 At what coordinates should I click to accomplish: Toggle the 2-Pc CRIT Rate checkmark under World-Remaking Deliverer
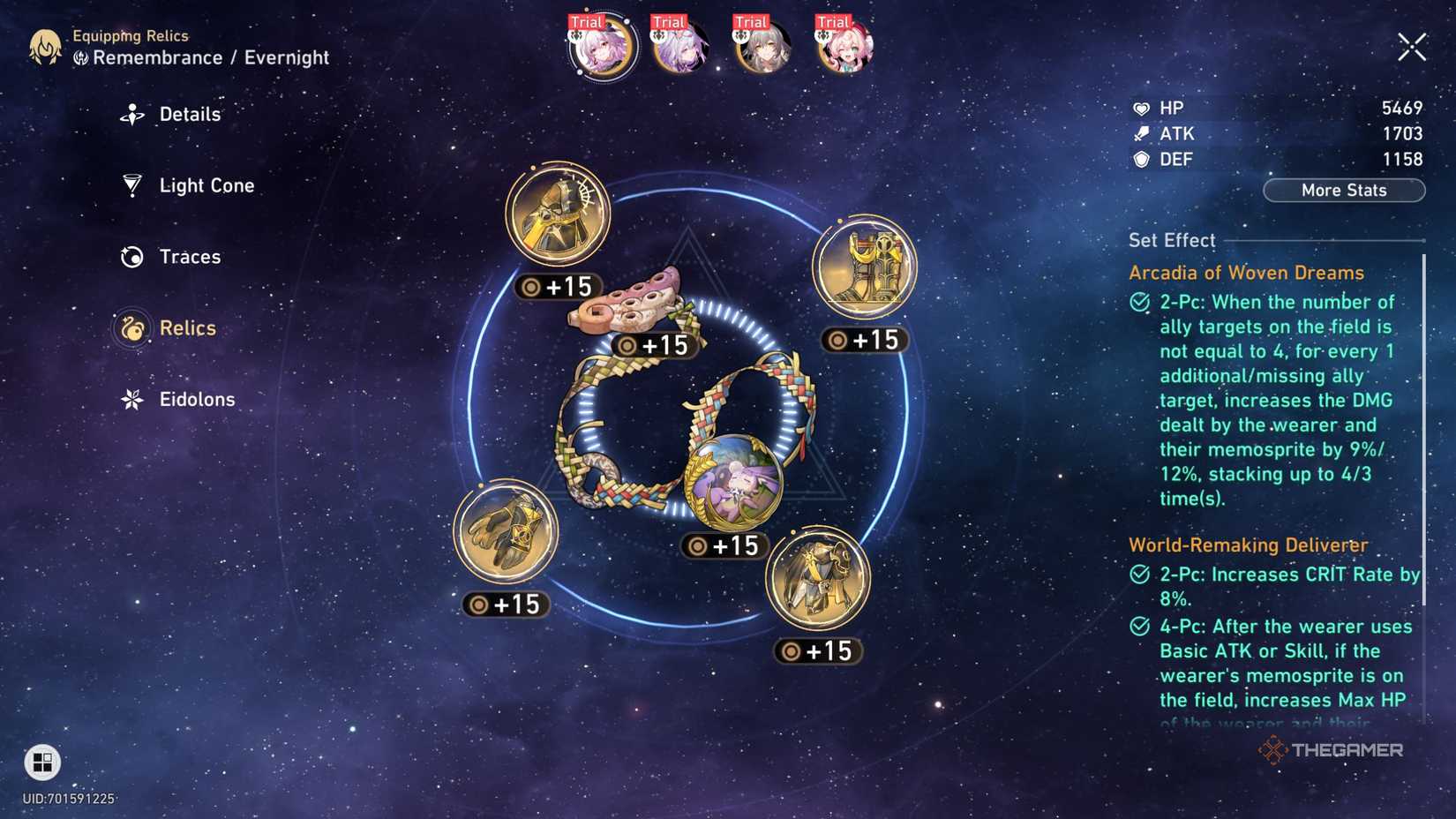coord(1138,575)
